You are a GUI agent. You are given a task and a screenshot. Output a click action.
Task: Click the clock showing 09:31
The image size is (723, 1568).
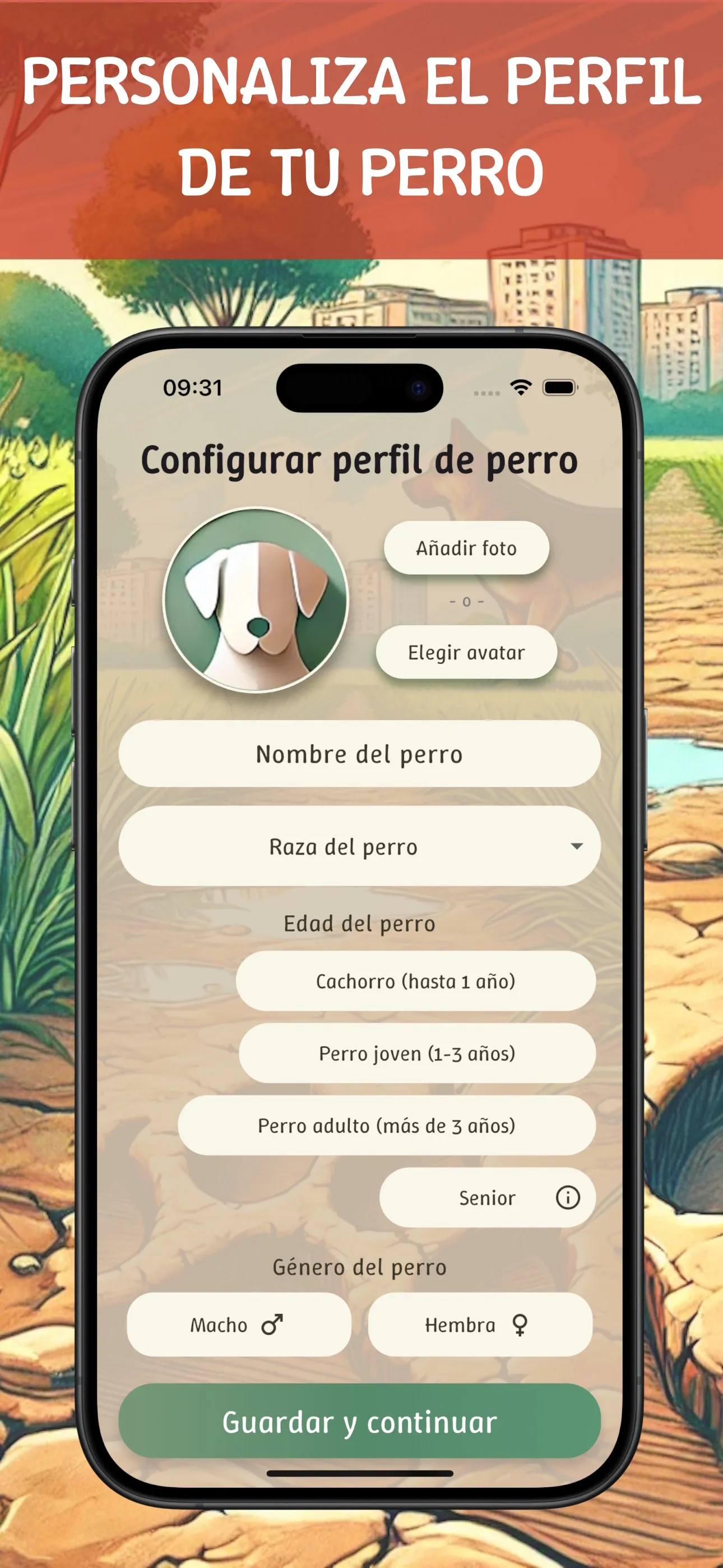(x=193, y=387)
